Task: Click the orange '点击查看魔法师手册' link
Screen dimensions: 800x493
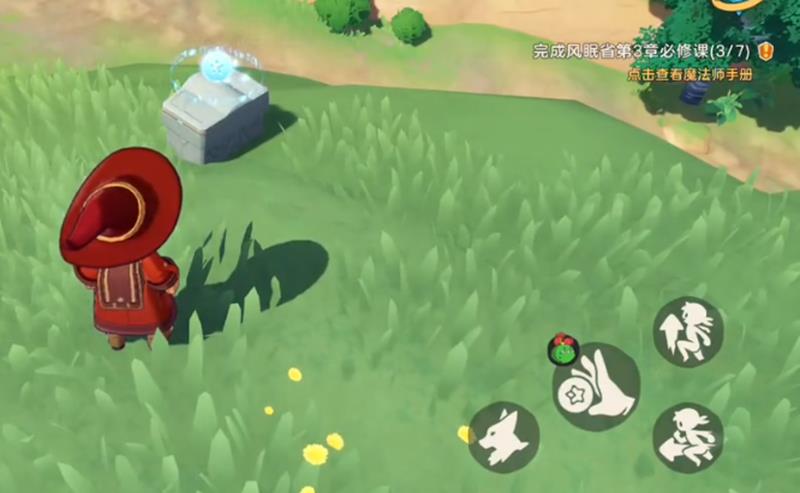Action: (x=689, y=74)
